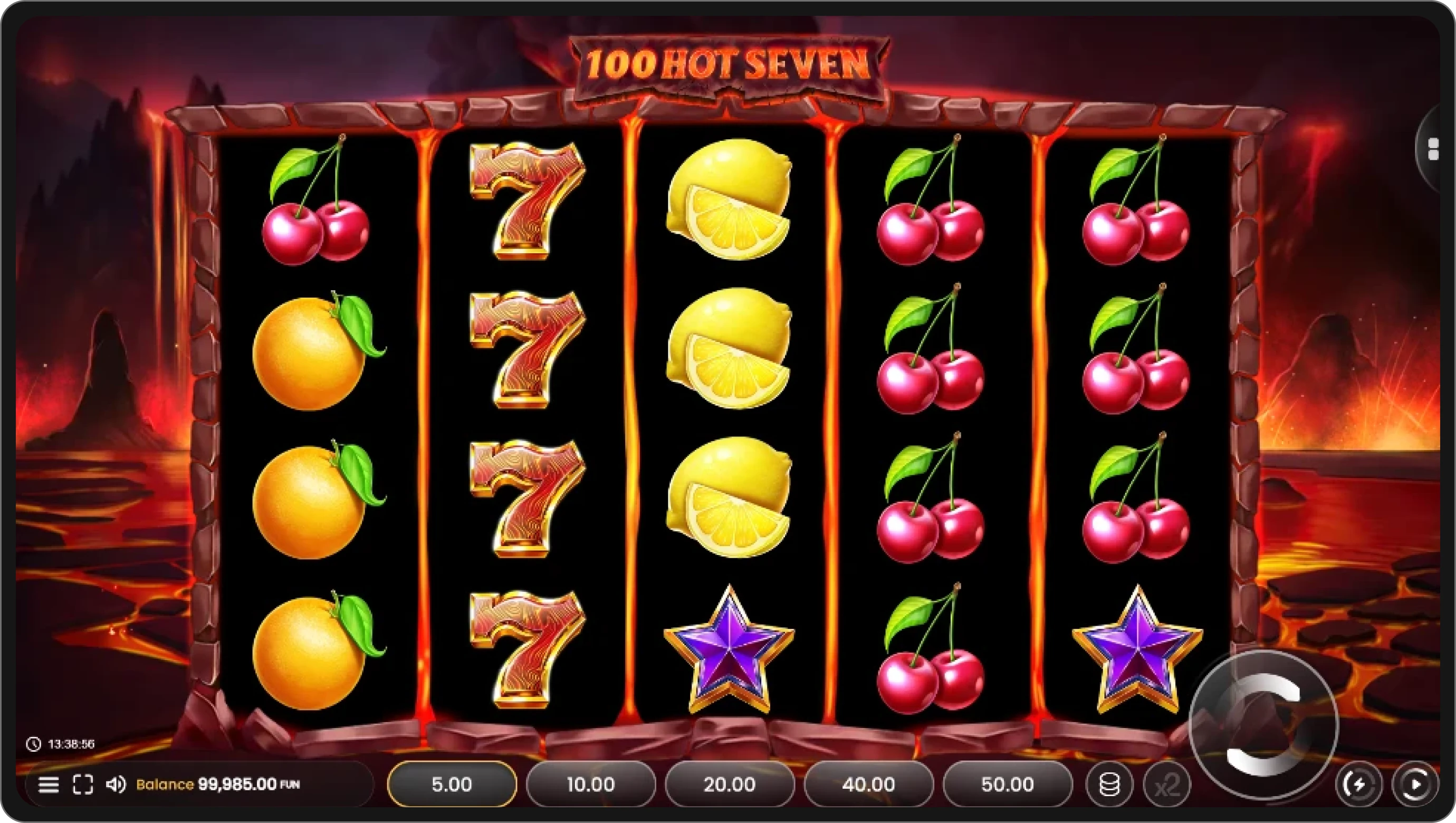1456x823 pixels.
Task: Switch to the 40.00 bet option
Action: click(869, 784)
